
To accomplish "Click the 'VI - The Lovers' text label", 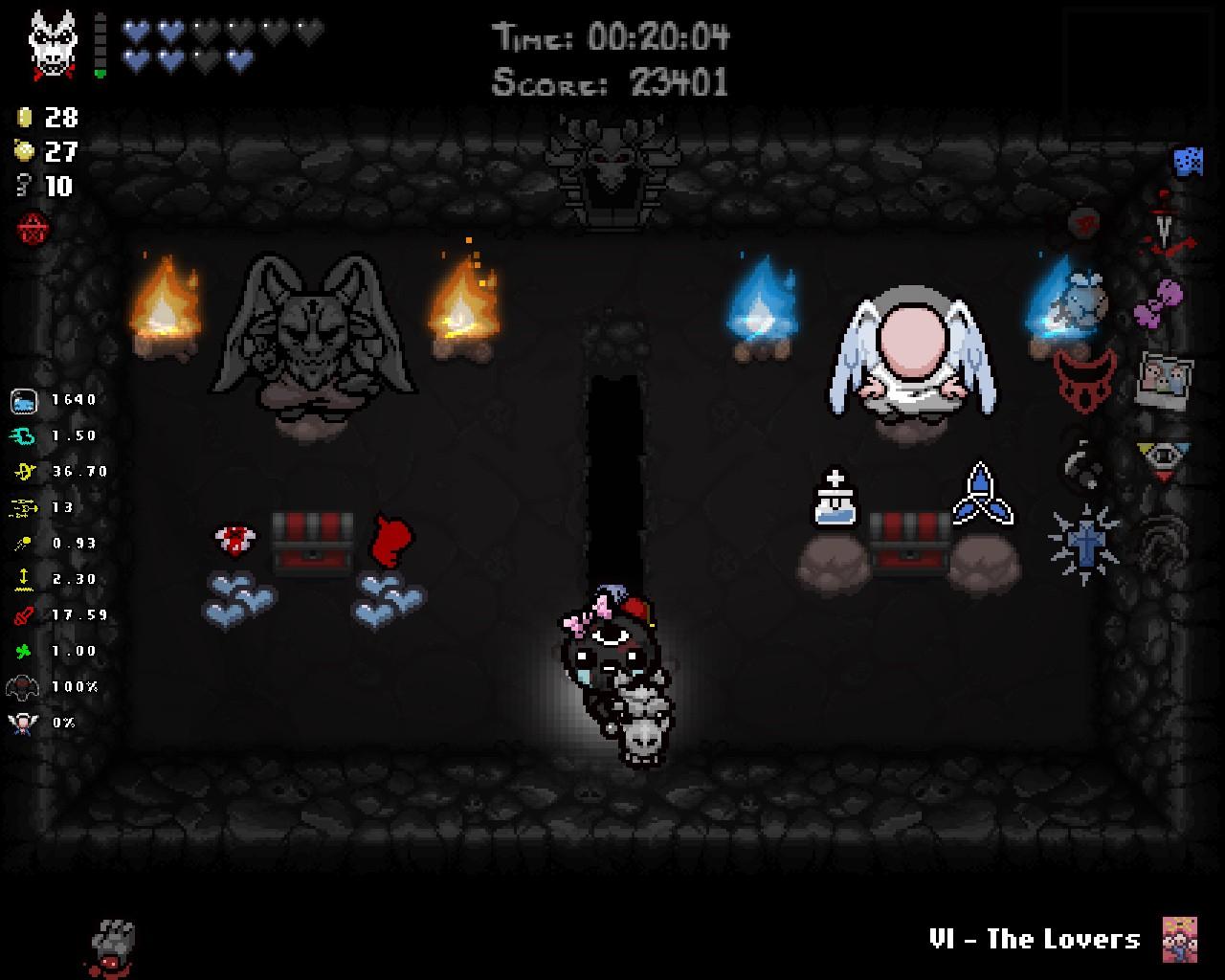I will (1036, 939).
